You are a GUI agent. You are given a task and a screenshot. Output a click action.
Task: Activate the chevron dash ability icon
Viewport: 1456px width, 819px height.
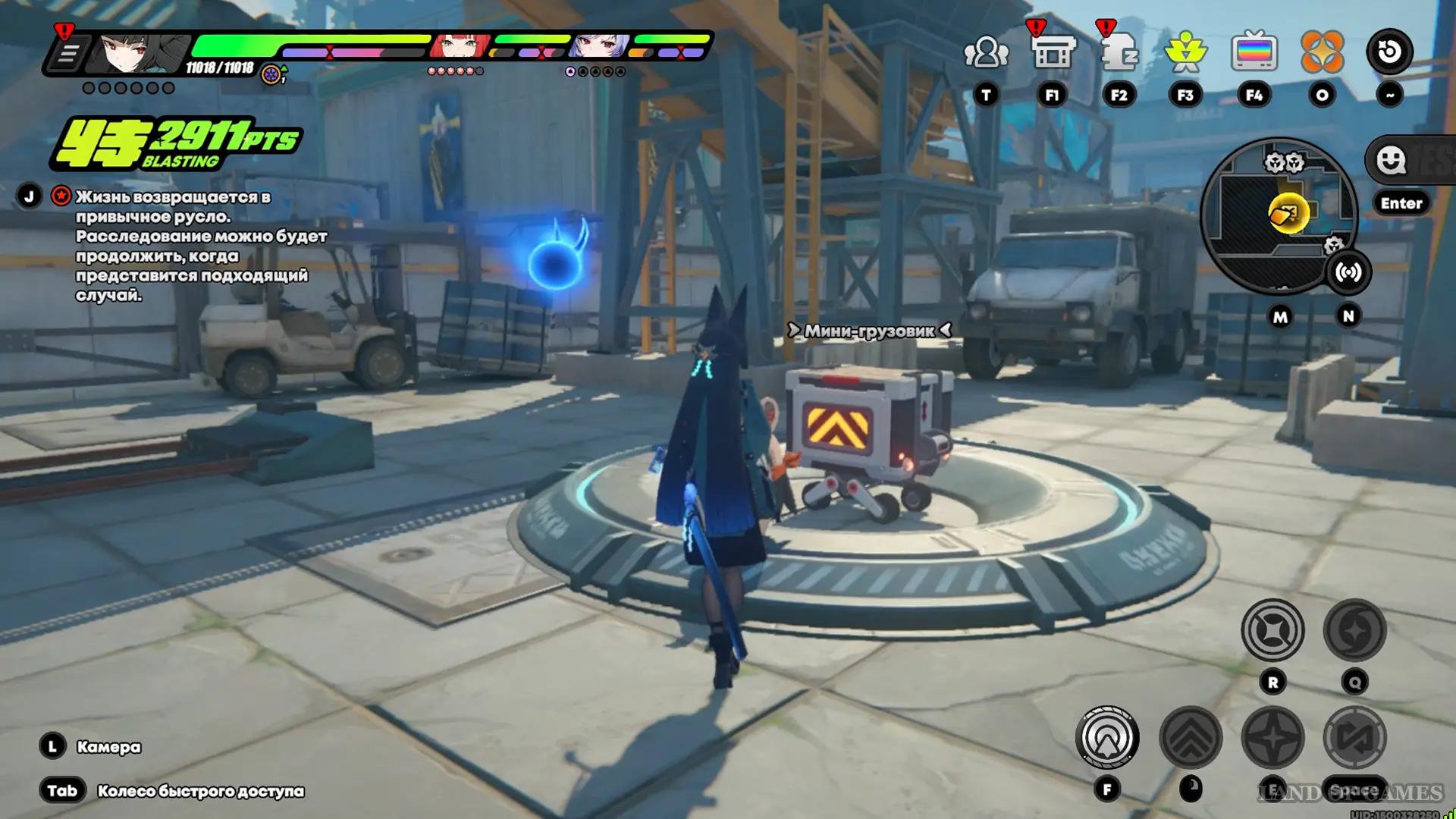(x=1191, y=737)
